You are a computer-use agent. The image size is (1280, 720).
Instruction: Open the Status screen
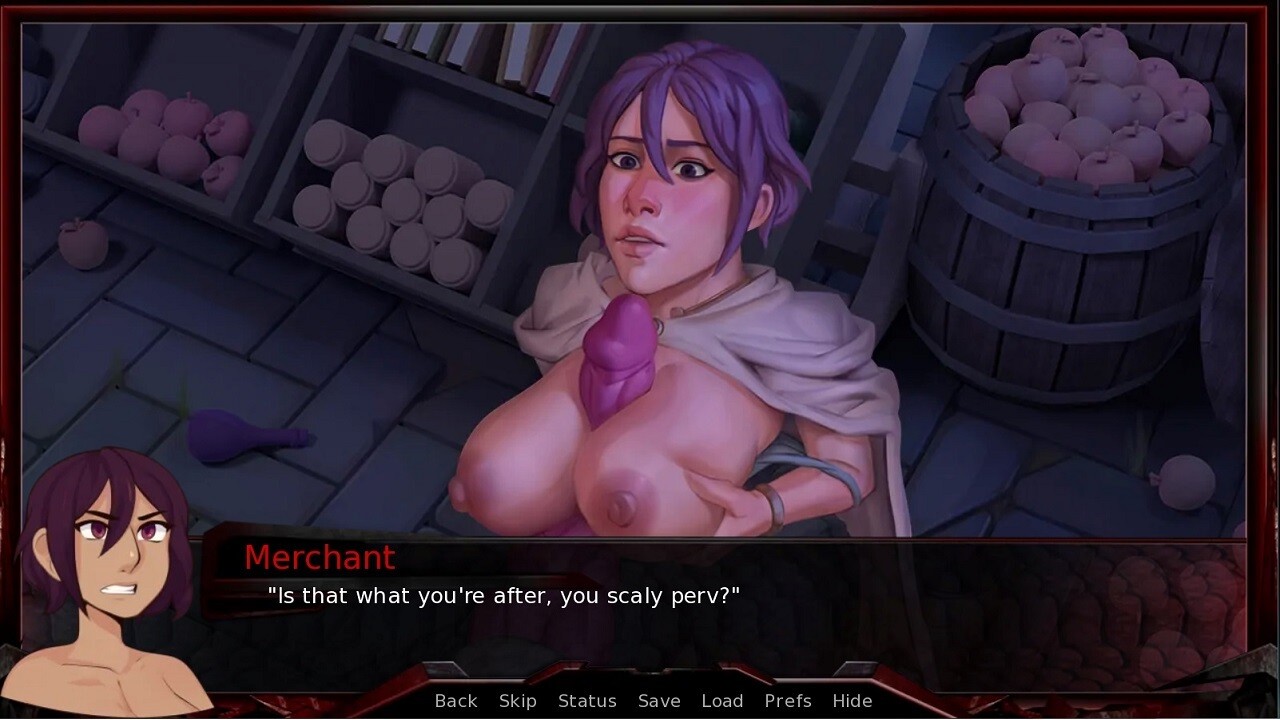pyautogui.click(x=587, y=701)
